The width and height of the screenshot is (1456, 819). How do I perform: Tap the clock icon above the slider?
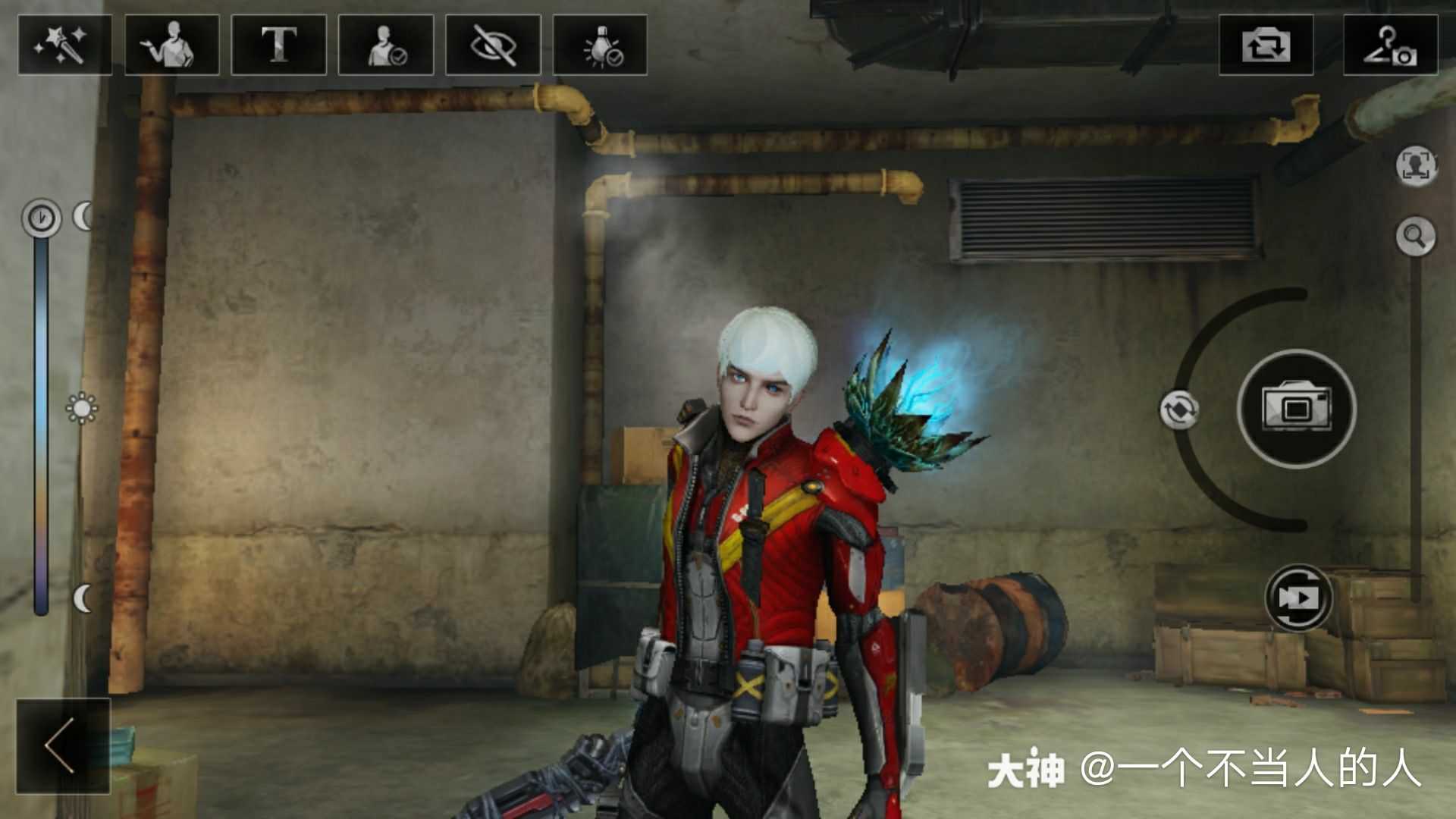click(39, 216)
